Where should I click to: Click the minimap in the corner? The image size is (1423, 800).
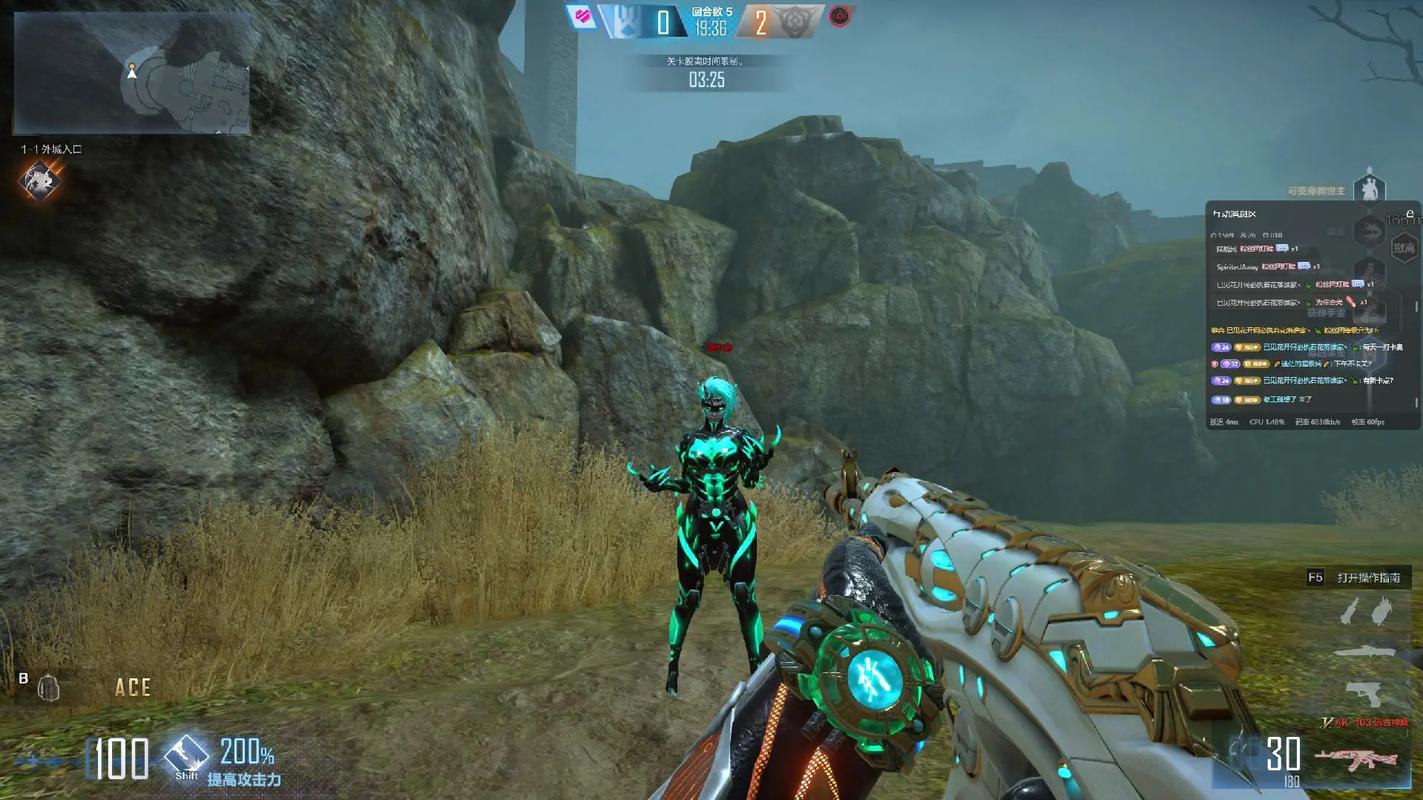(132, 74)
